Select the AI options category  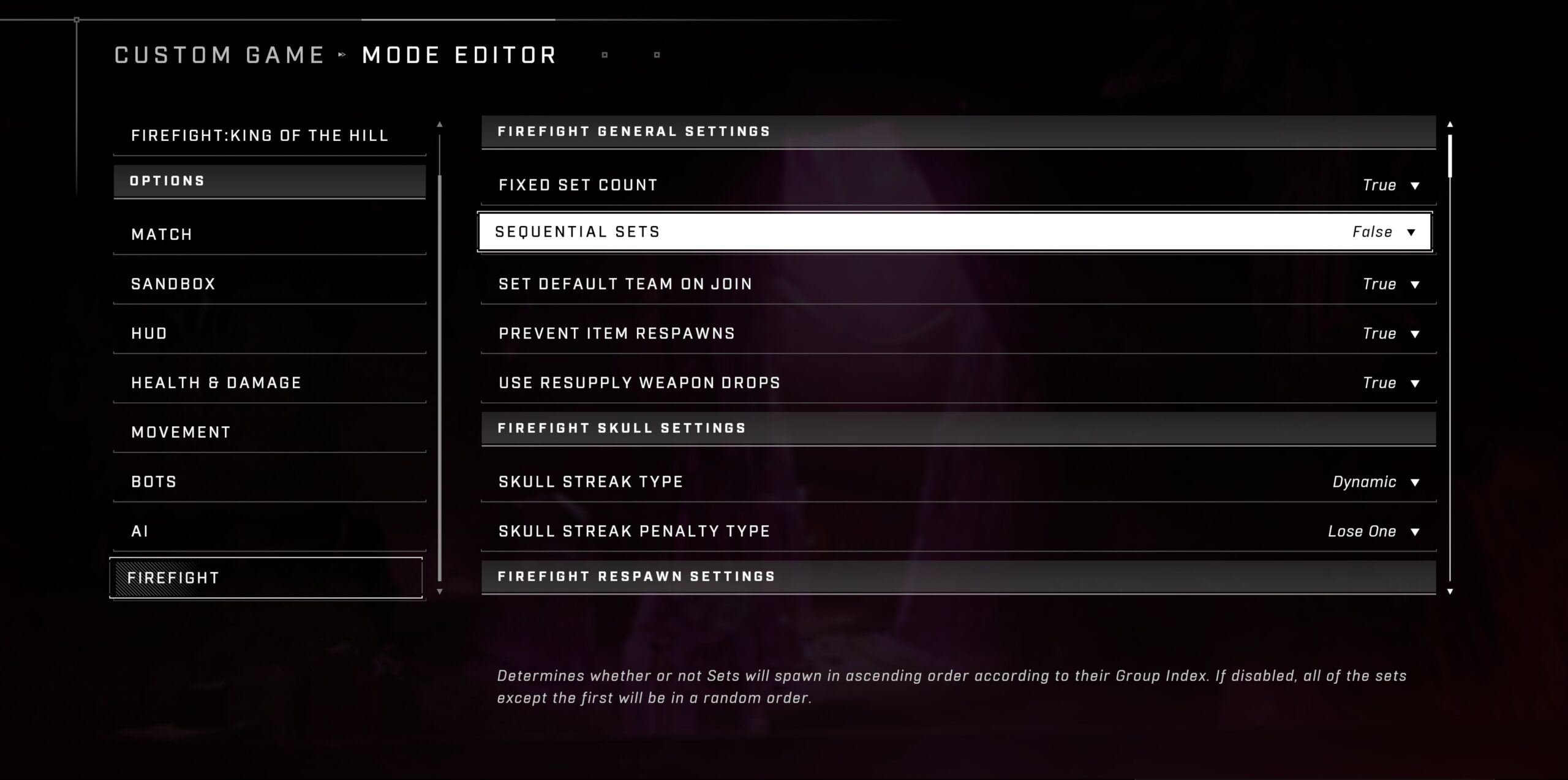269,531
